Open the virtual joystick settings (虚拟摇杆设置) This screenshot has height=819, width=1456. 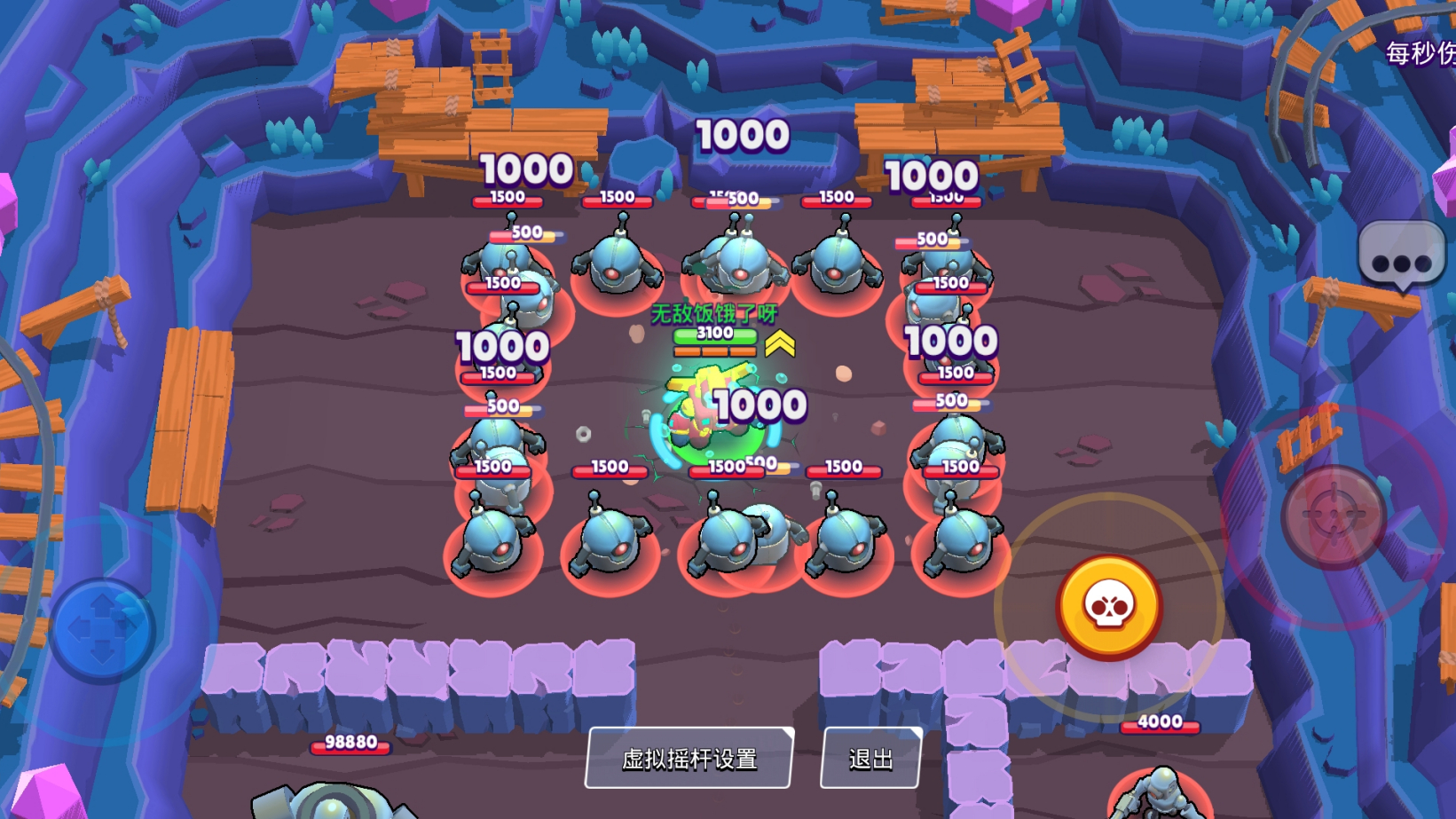pyautogui.click(x=689, y=759)
